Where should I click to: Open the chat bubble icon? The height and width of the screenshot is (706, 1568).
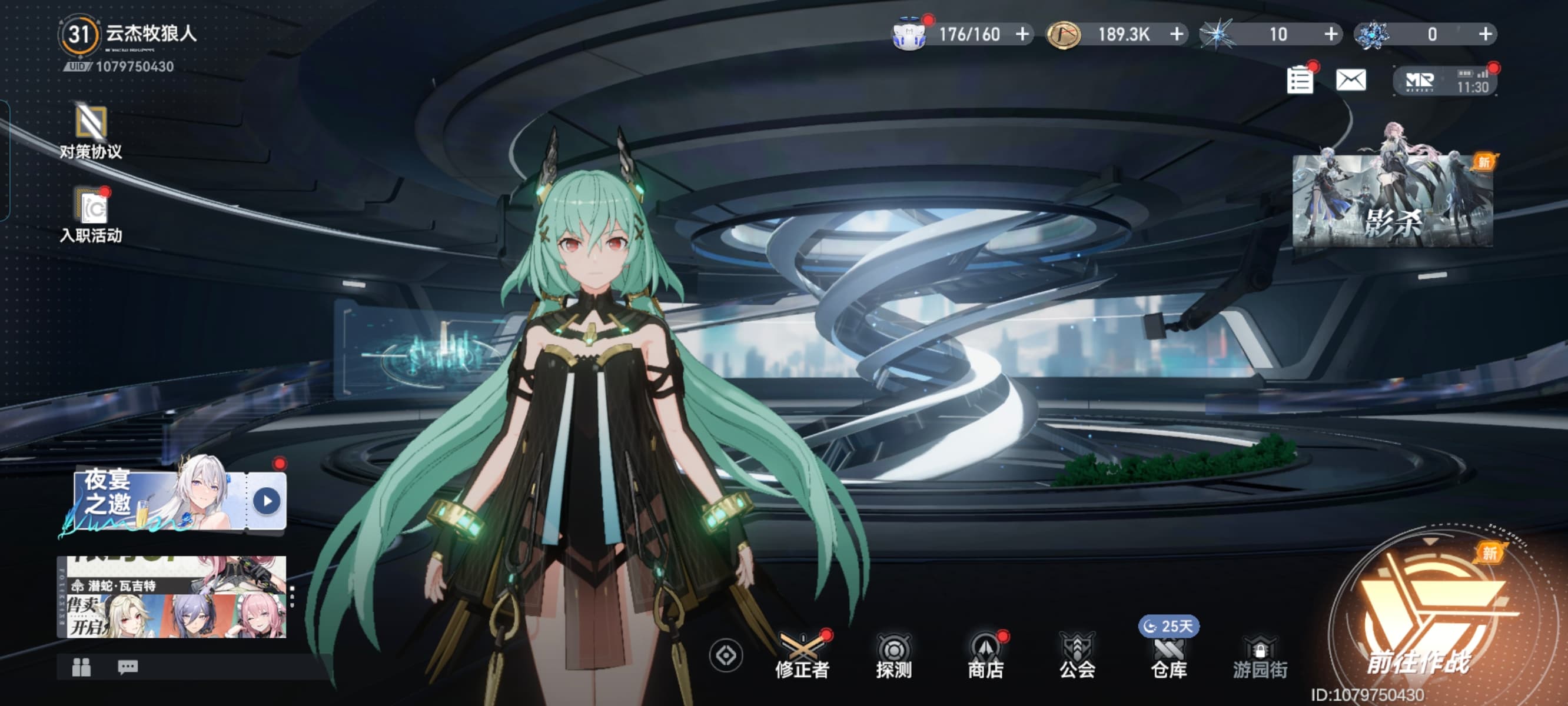coord(127,668)
